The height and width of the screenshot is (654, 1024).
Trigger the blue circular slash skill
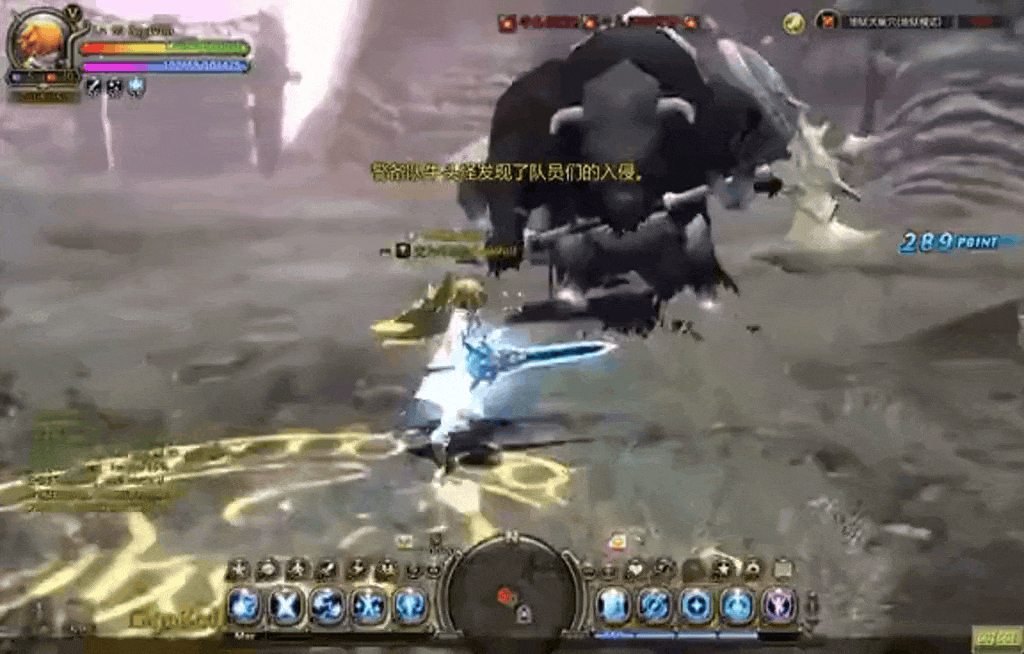(x=655, y=605)
